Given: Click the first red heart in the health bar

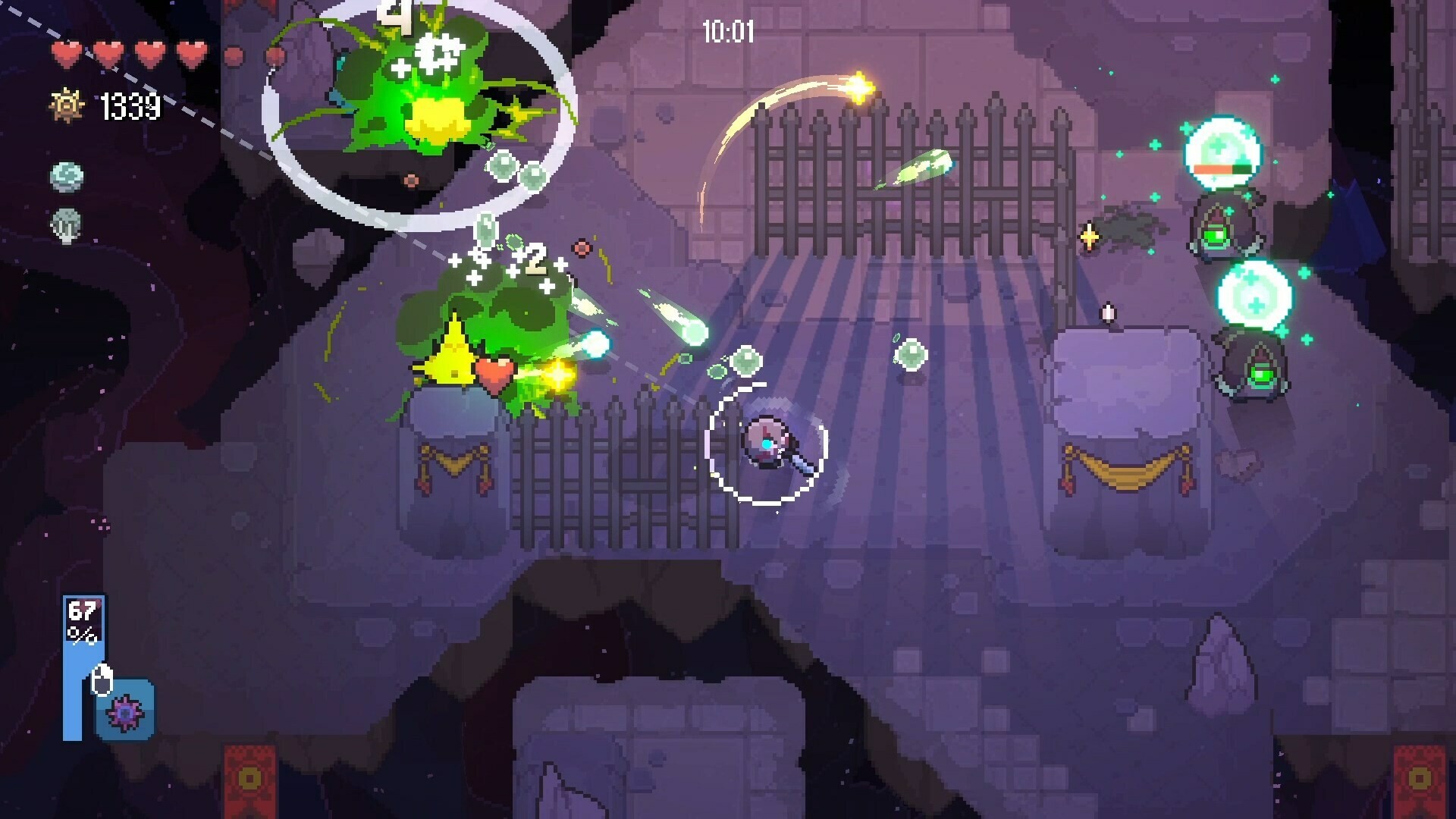Looking at the screenshot, I should click(x=68, y=53).
